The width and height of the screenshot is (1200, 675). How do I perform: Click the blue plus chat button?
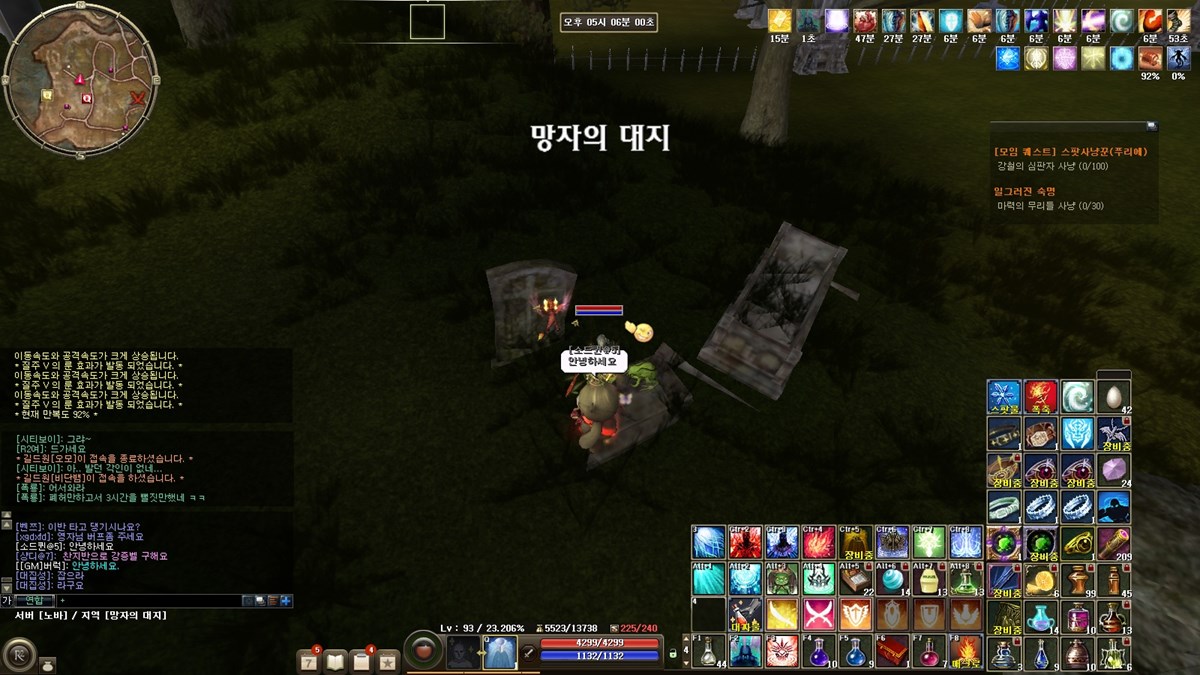[x=287, y=600]
